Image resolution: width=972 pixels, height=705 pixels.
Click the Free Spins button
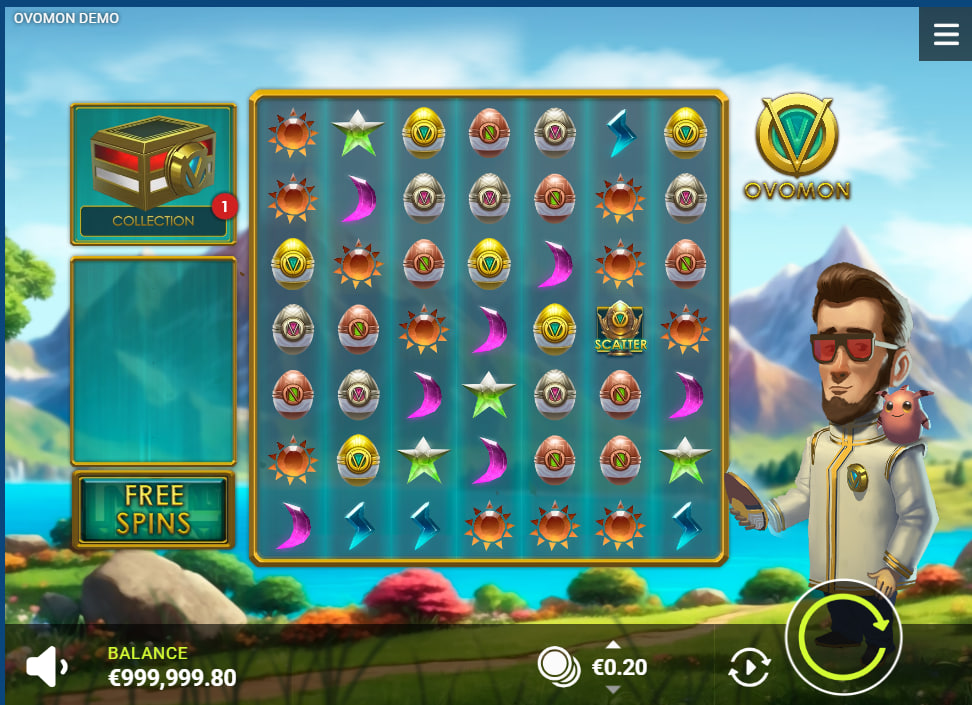coord(154,510)
